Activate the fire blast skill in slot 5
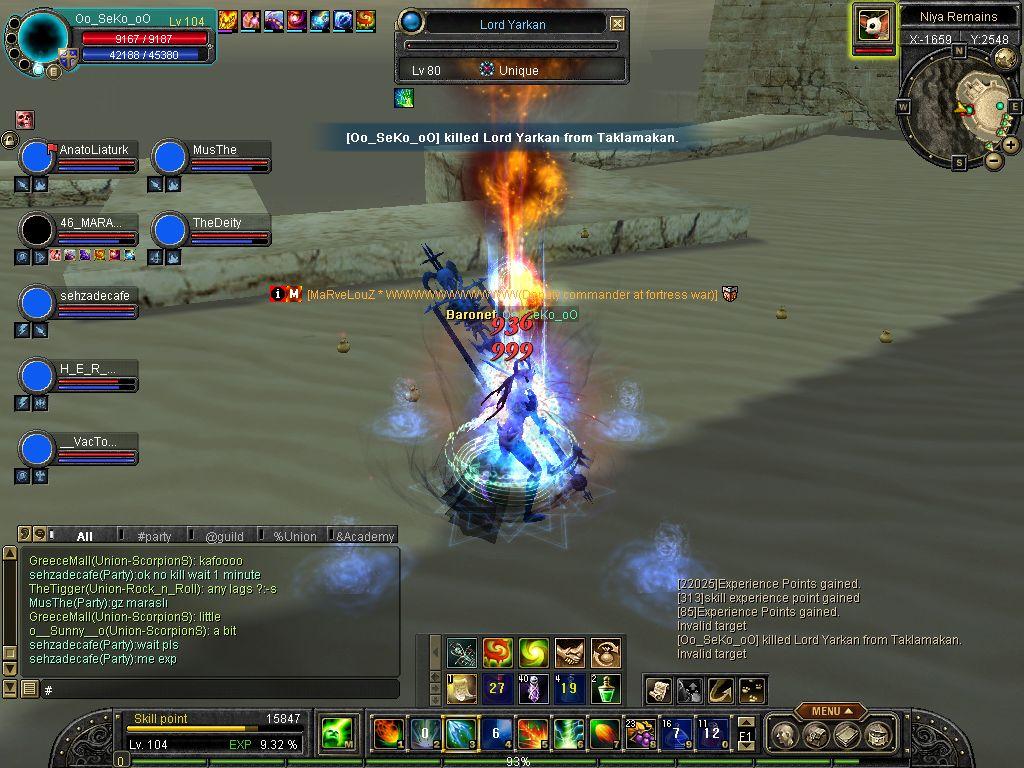The width and height of the screenshot is (1024, 768). (x=531, y=735)
